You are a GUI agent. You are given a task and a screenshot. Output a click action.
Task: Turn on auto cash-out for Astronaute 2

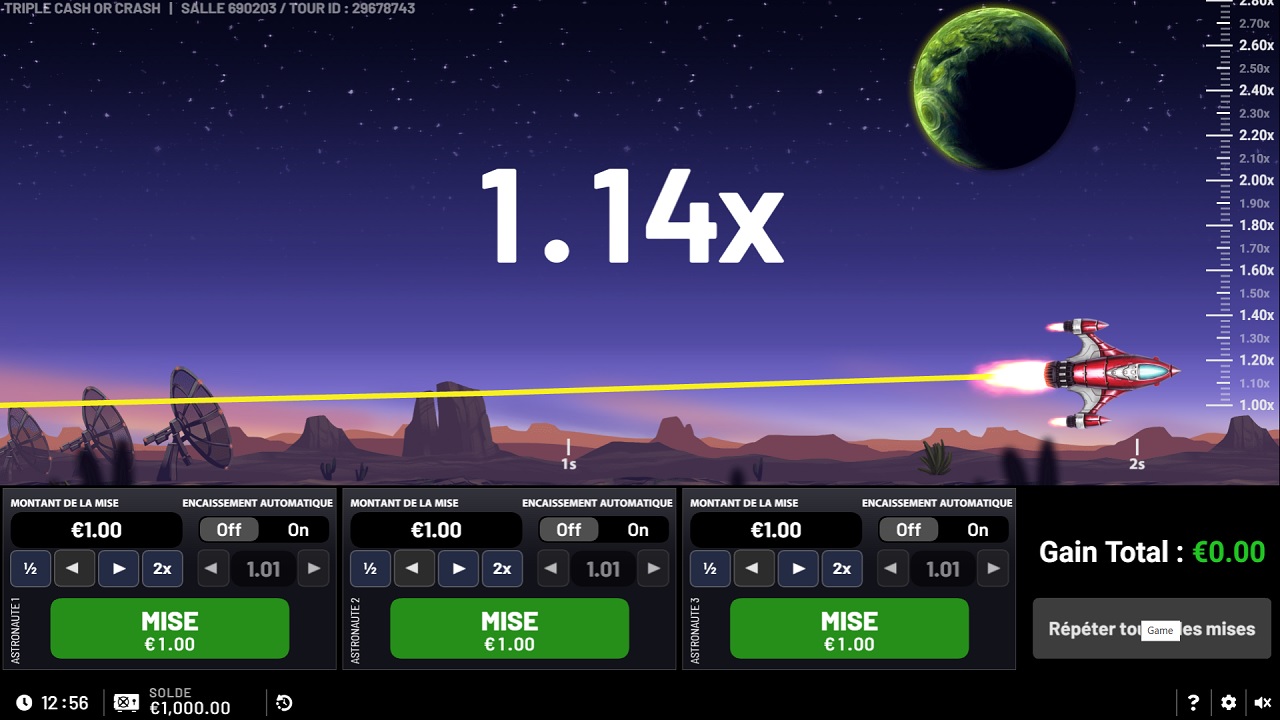(637, 530)
